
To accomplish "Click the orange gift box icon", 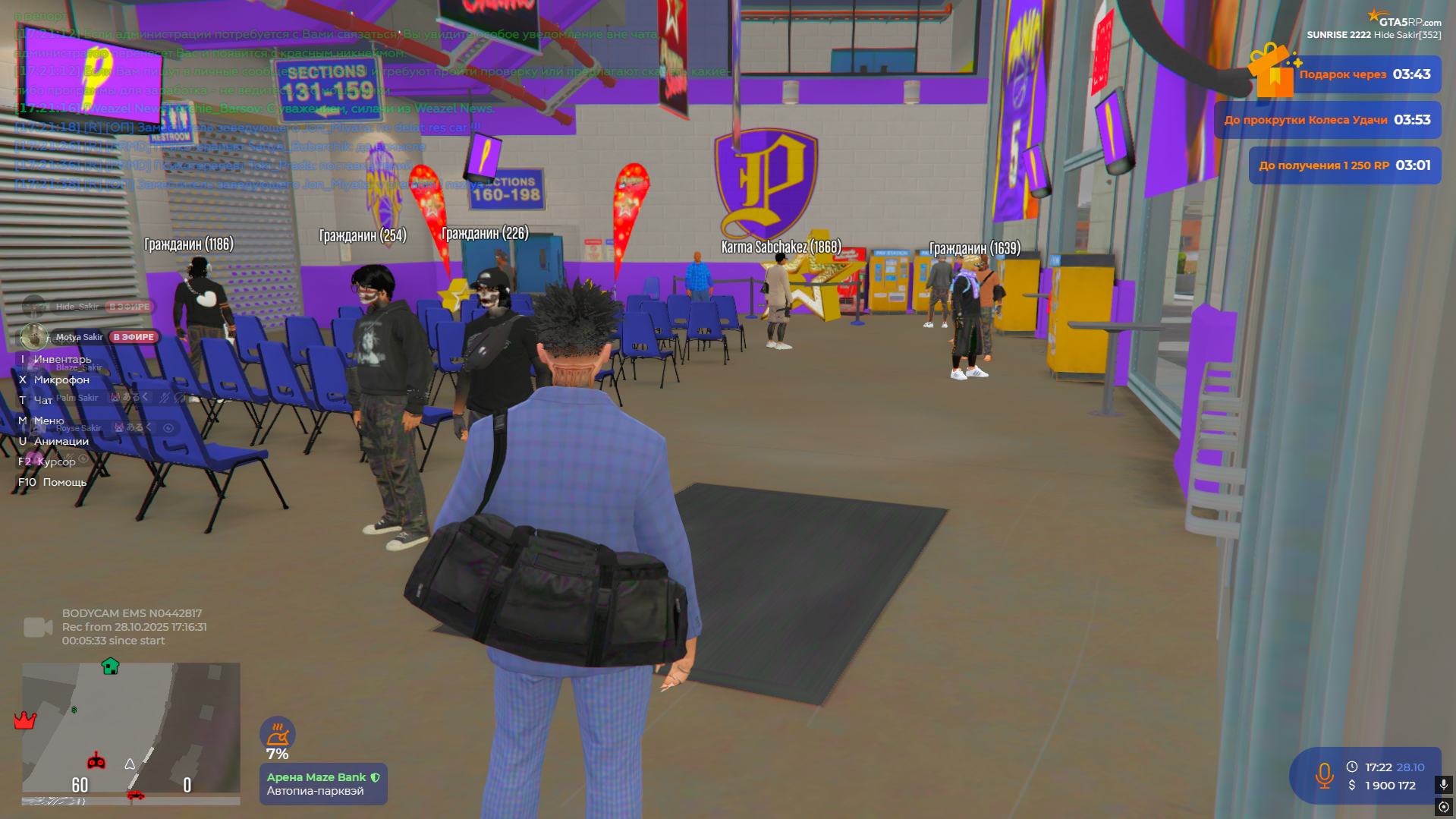I will pos(1272,71).
